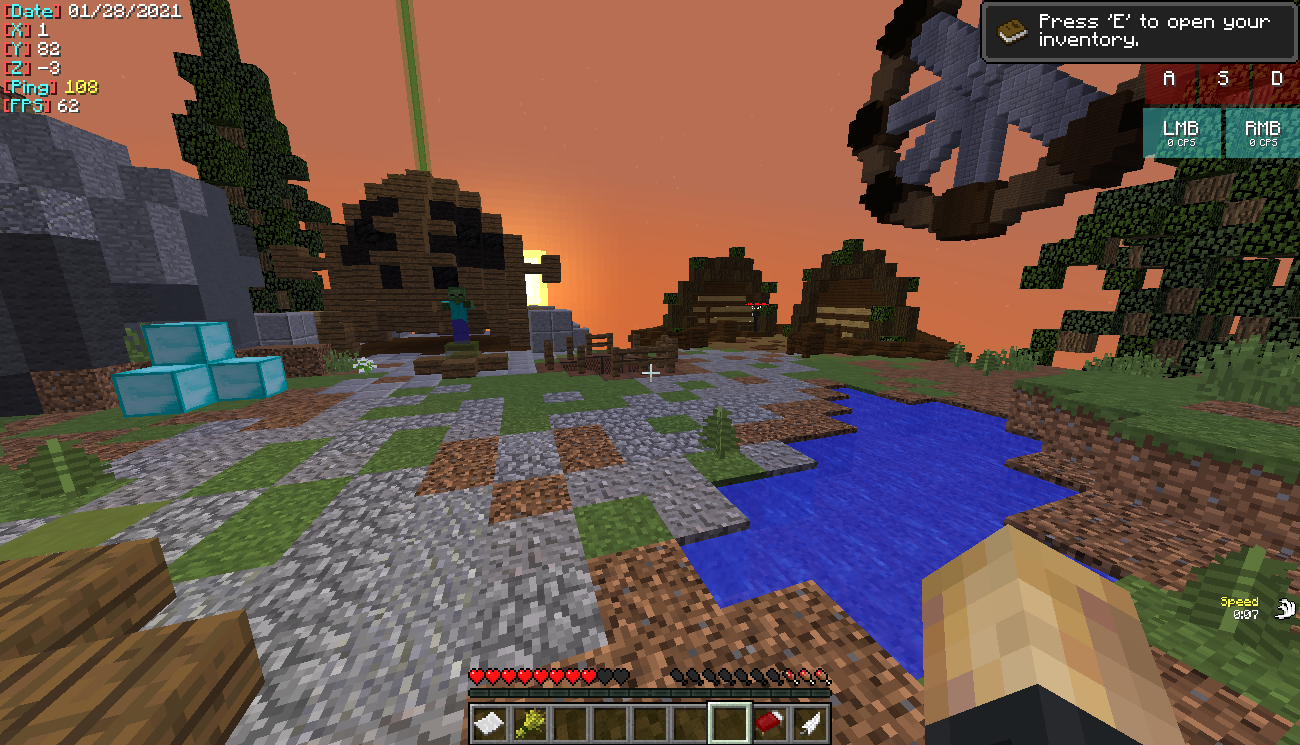Choose the red bed hotbar slot
The image size is (1300, 745).
770,723
